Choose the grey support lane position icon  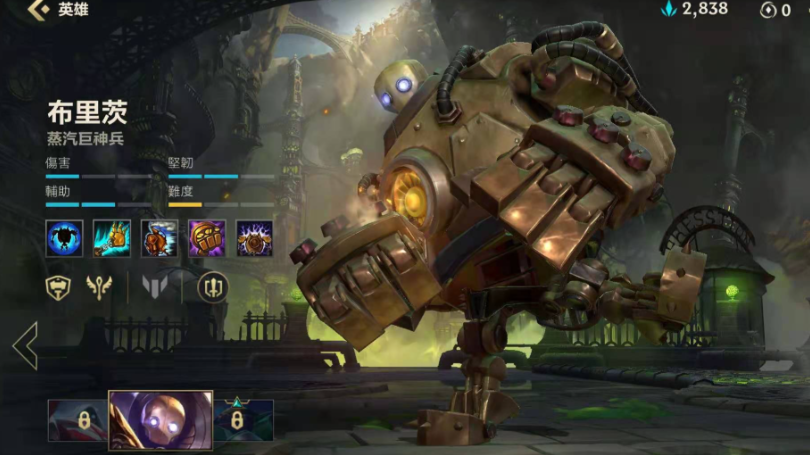pyautogui.click(x=155, y=288)
